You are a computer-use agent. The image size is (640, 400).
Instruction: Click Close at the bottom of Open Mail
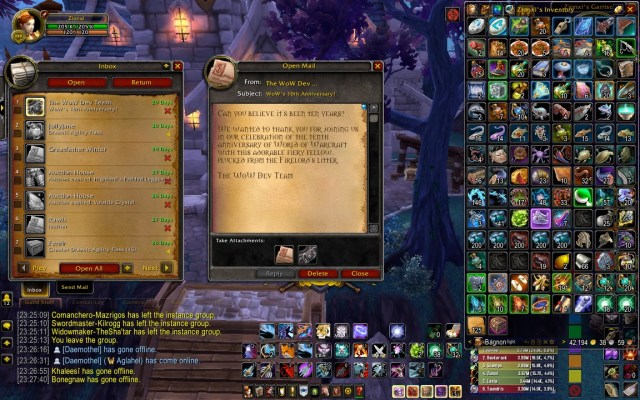pyautogui.click(x=359, y=273)
